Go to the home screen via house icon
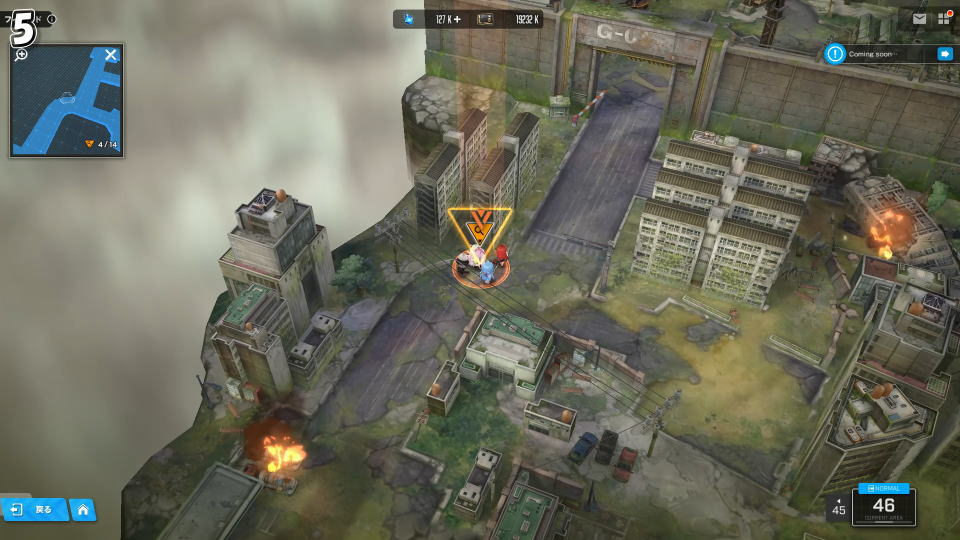Viewport: 960px width, 540px height. (82, 510)
